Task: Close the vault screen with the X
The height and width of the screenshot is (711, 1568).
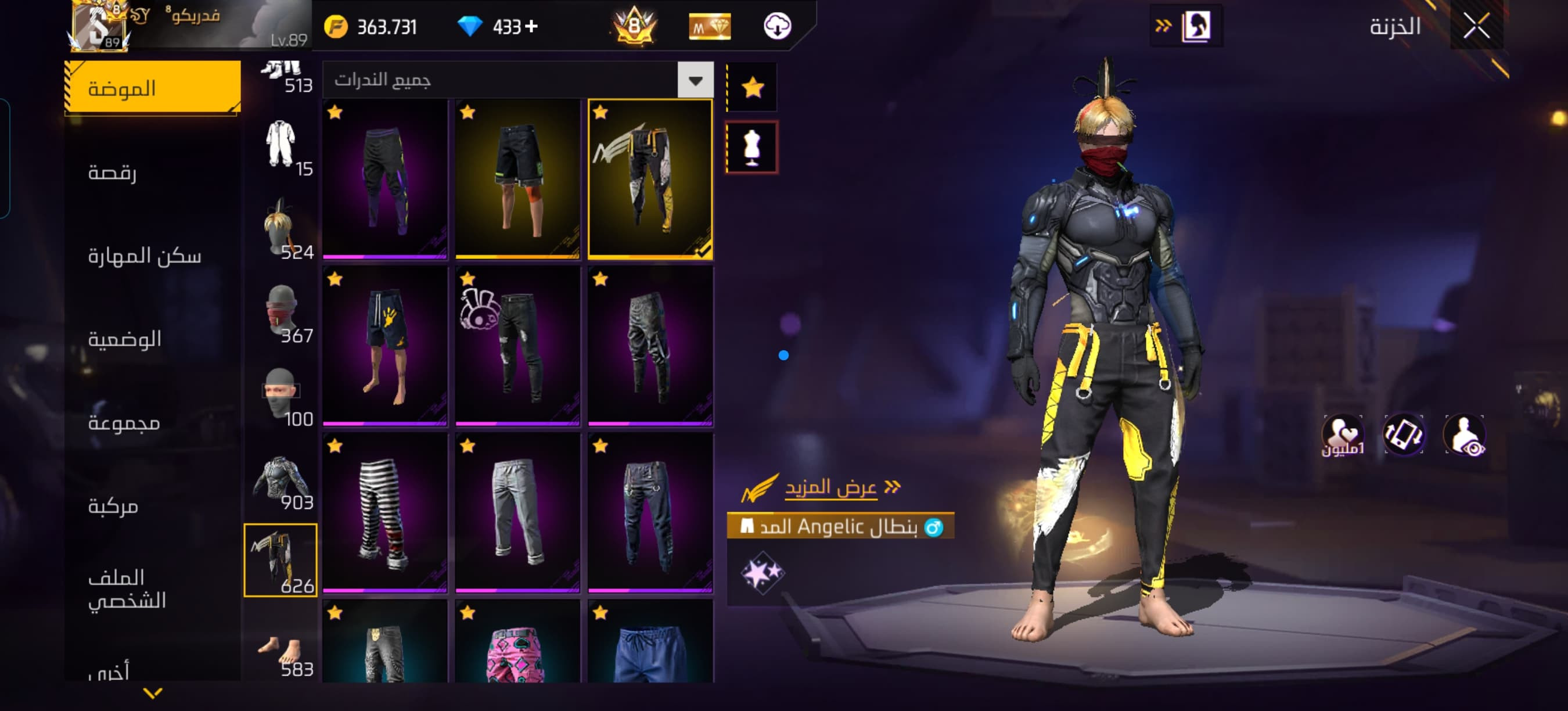Action: (1476, 26)
